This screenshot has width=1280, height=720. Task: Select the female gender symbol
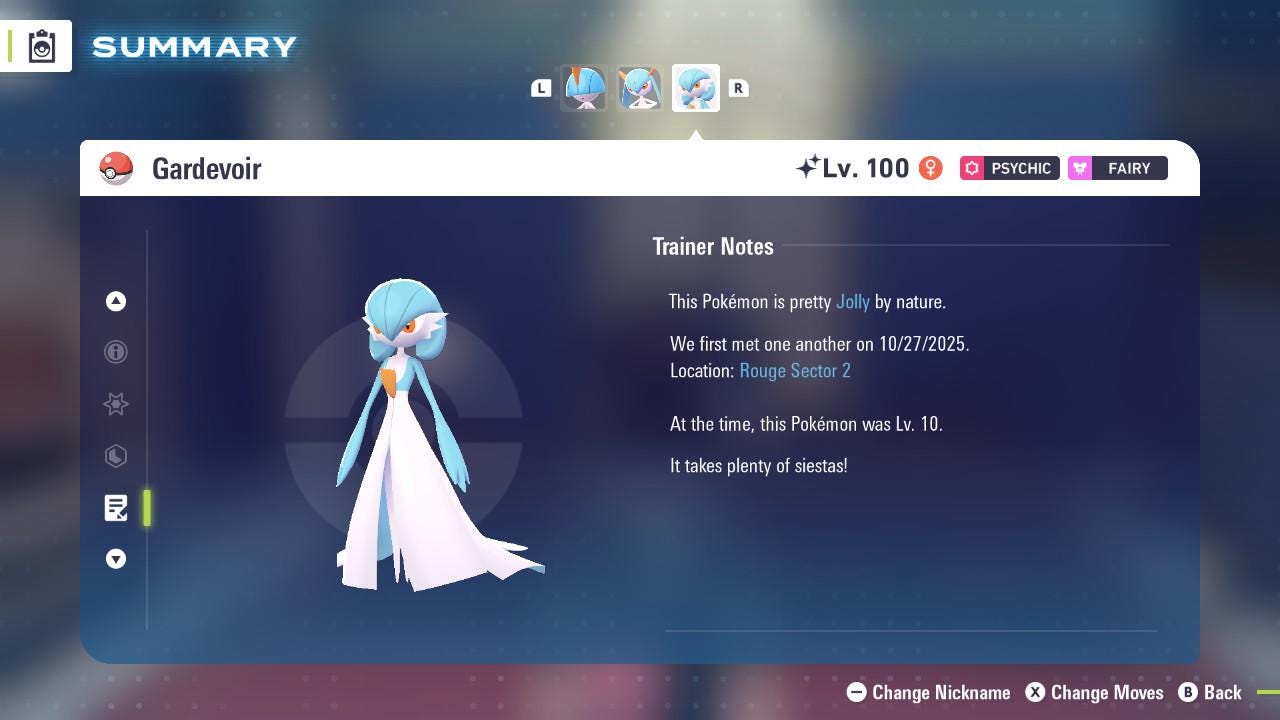point(930,168)
